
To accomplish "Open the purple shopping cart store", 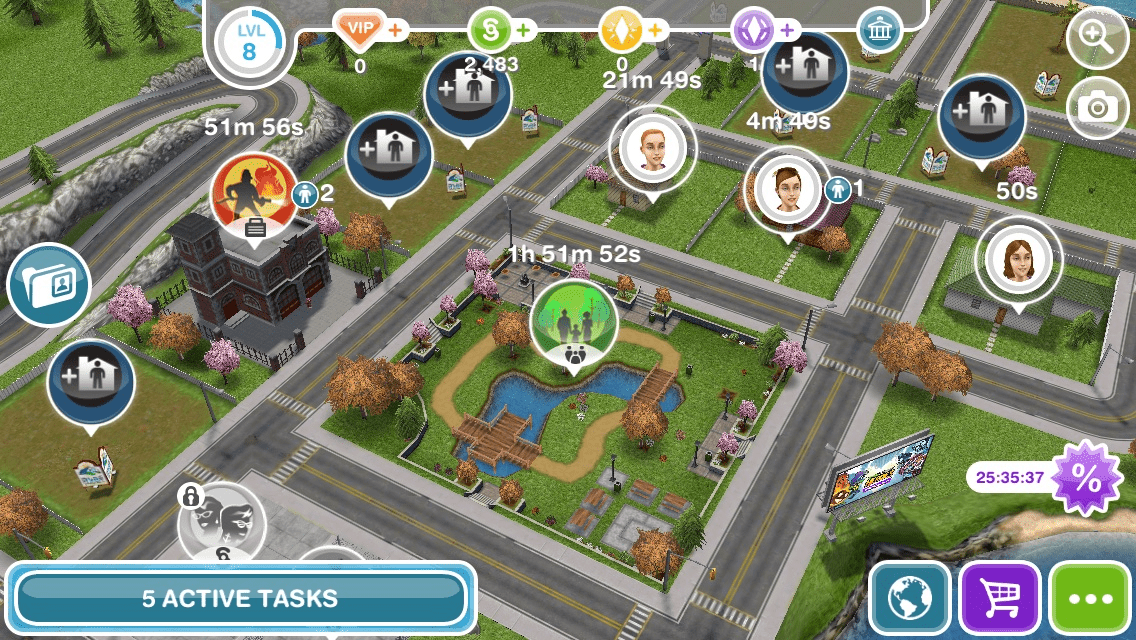I will (1000, 598).
